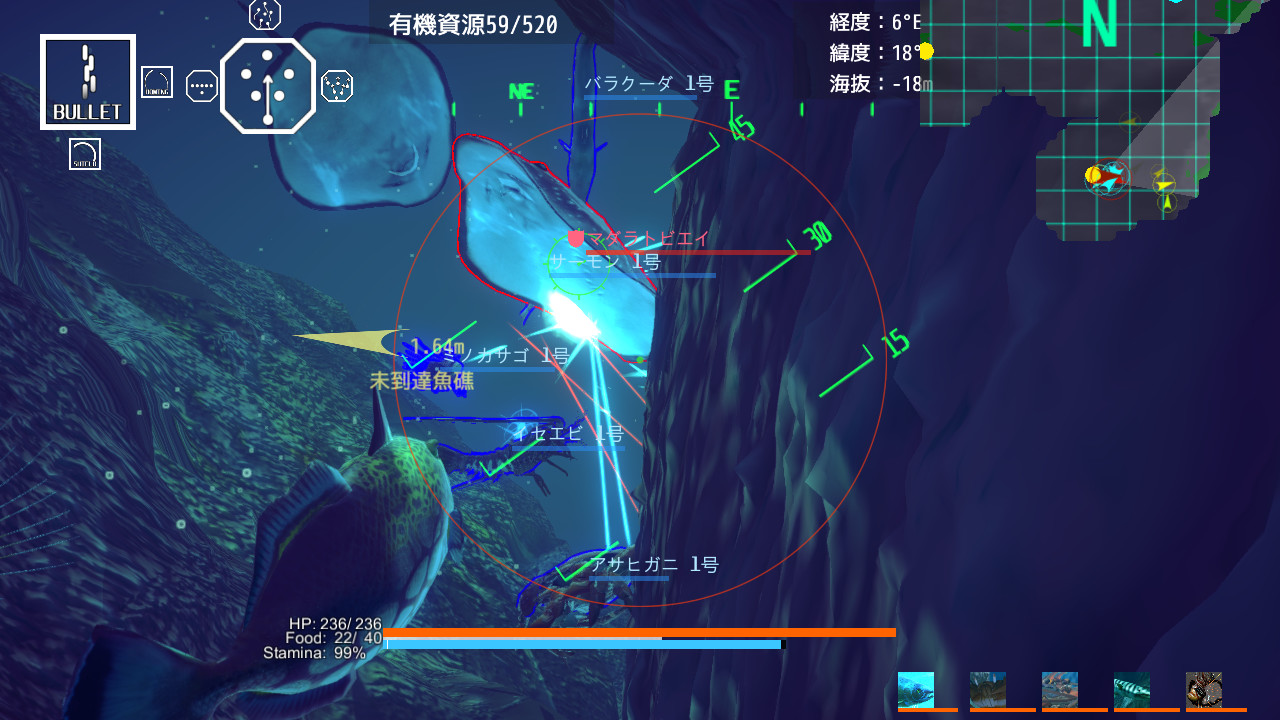
Task: Activate the SHIELD ability icon
Action: [85, 153]
